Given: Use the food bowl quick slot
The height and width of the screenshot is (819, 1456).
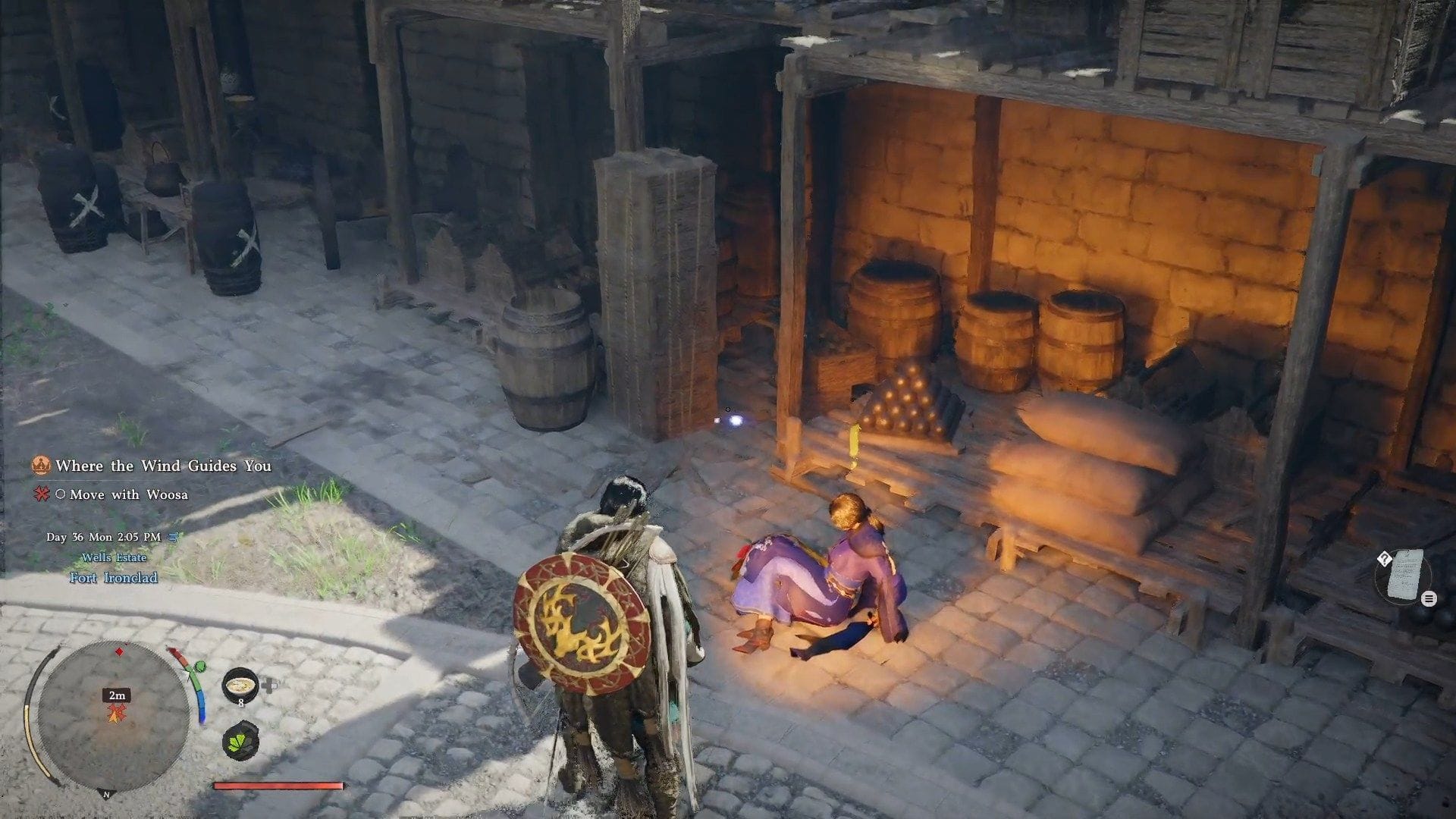Looking at the screenshot, I should [240, 685].
